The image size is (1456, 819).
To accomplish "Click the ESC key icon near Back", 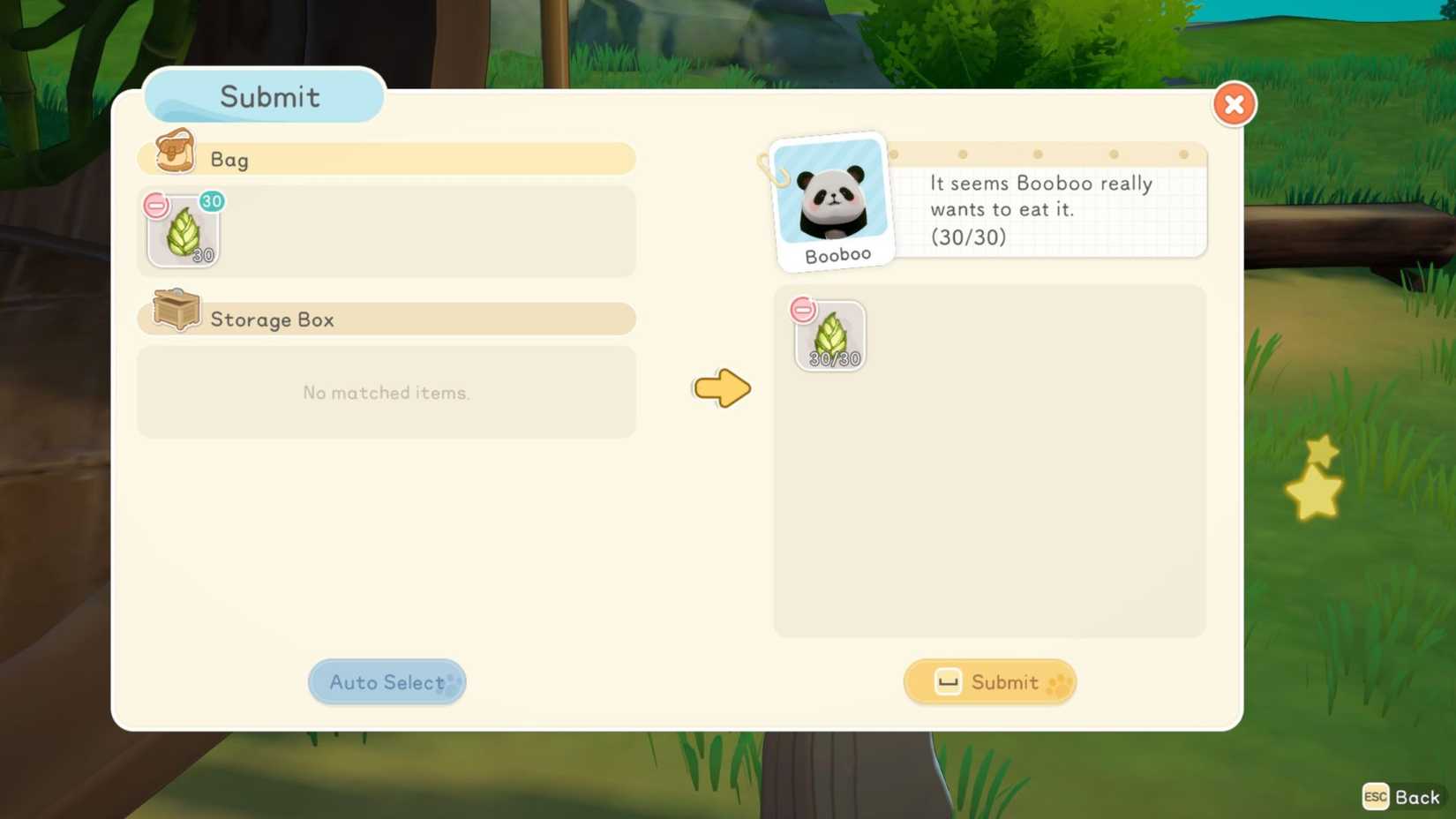I will (1374, 797).
